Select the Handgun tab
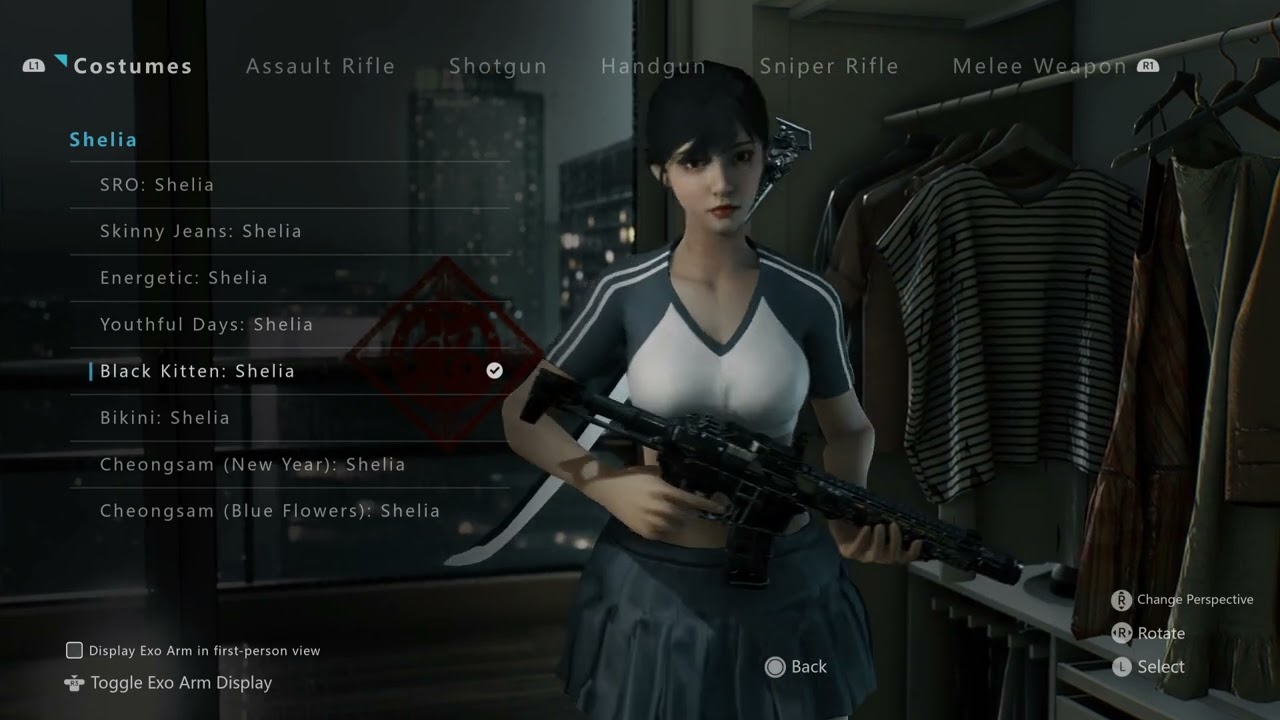1280x720 pixels. pos(653,66)
